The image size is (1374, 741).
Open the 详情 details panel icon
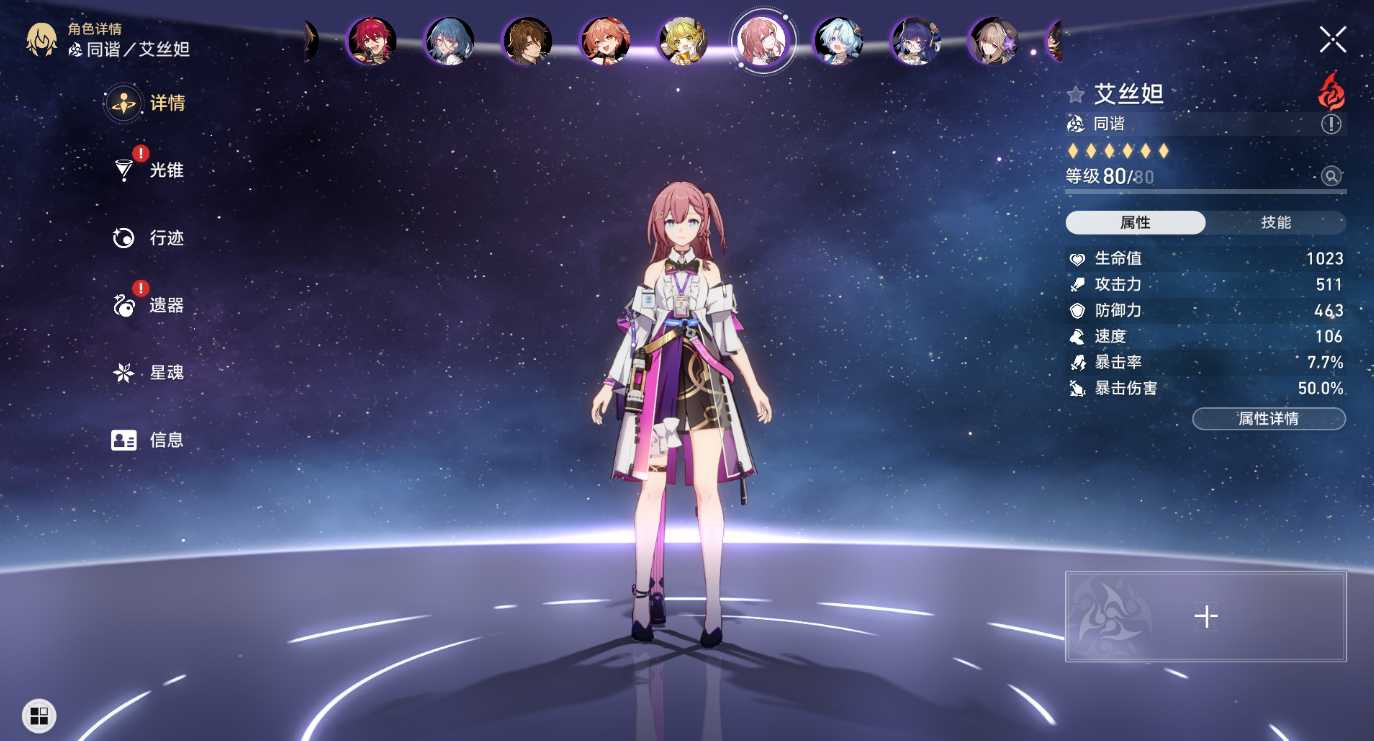pyautogui.click(x=125, y=103)
